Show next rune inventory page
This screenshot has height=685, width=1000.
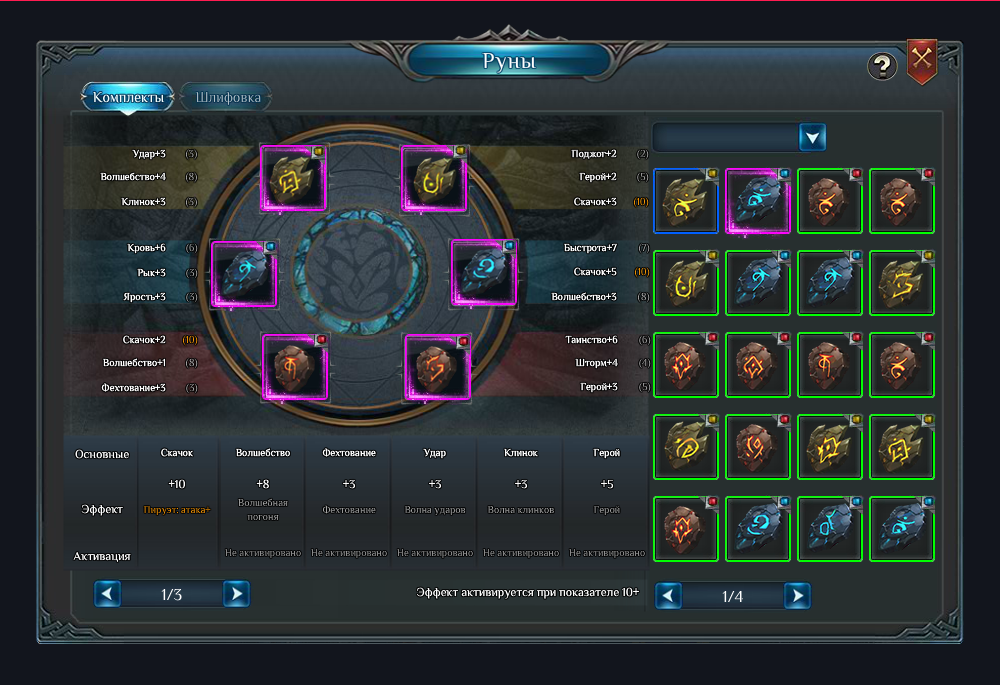pyautogui.click(x=796, y=596)
